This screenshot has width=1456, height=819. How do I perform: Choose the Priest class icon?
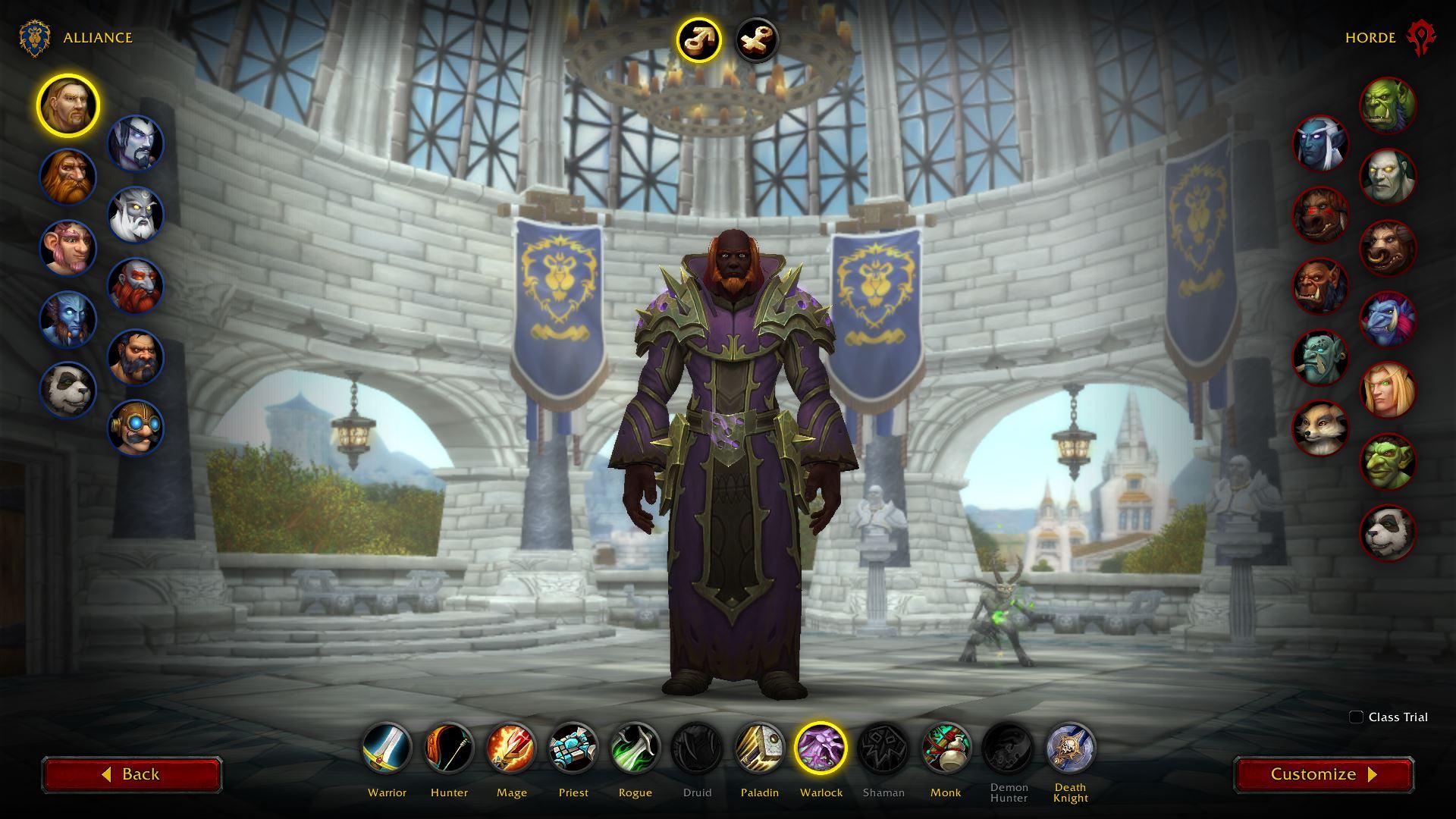coord(573,748)
